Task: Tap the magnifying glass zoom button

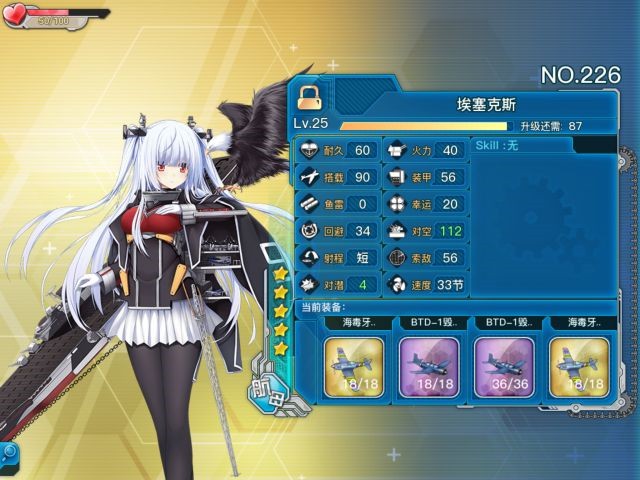Action: (x=9, y=453)
